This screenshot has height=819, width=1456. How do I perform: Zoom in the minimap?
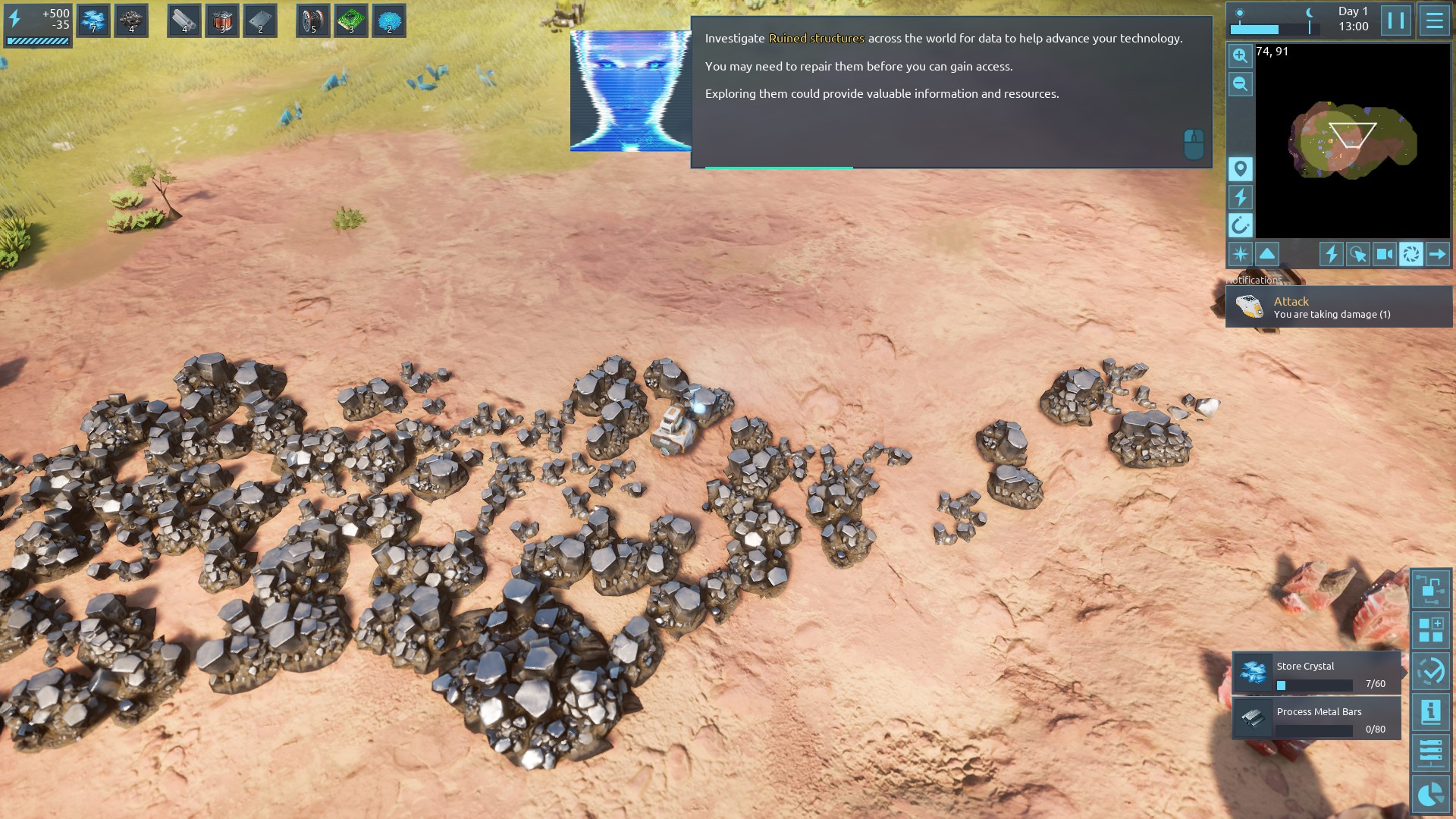1240,55
